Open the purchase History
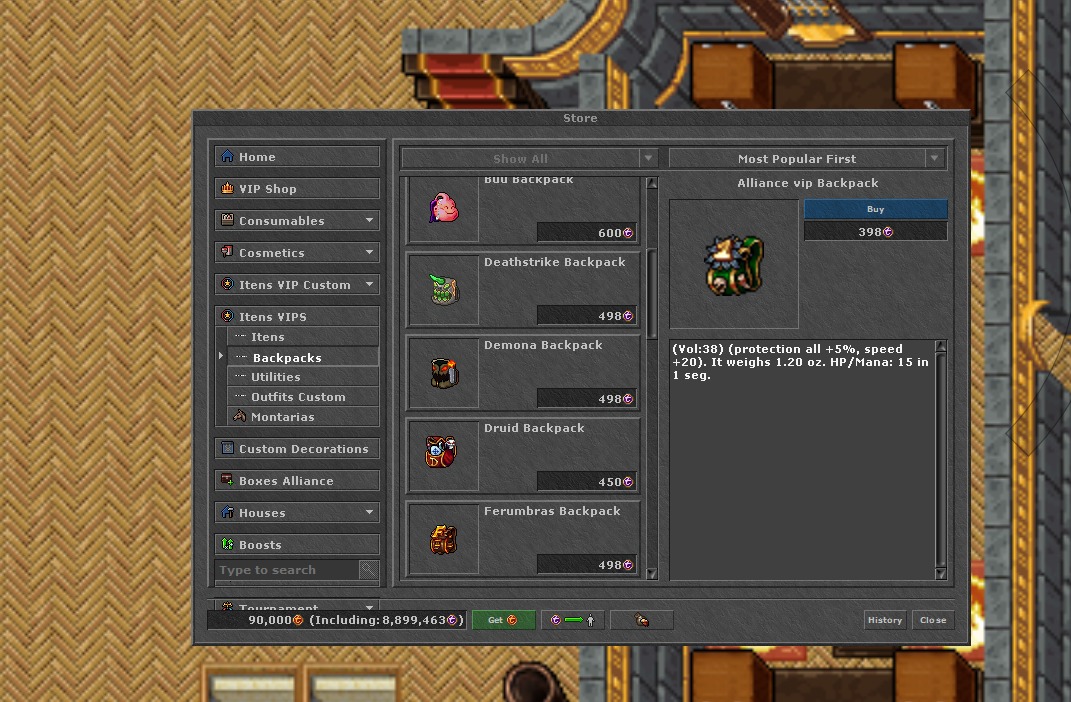Image resolution: width=1071 pixels, height=702 pixels. pos(884,620)
